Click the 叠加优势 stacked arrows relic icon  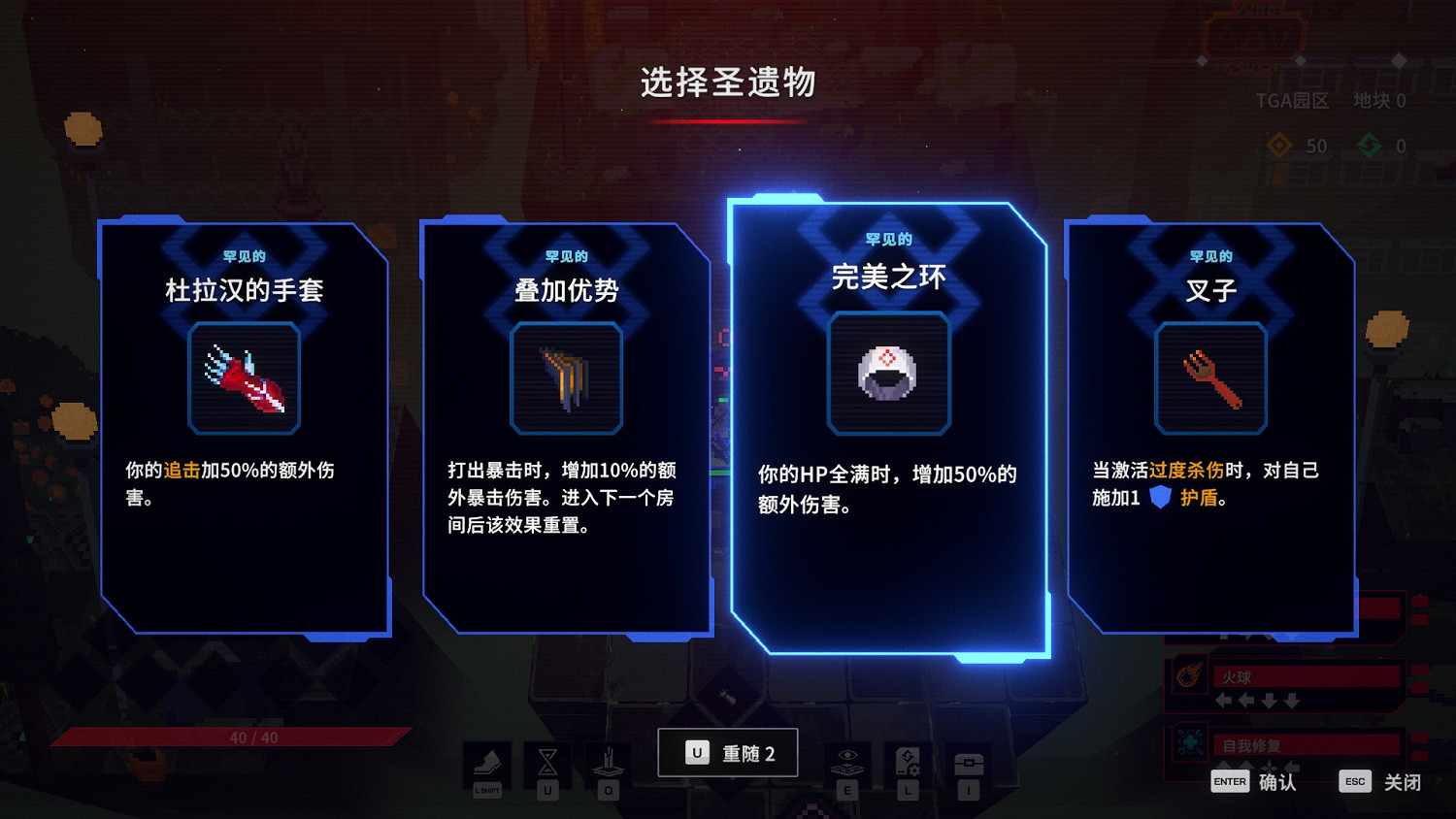pos(566,377)
